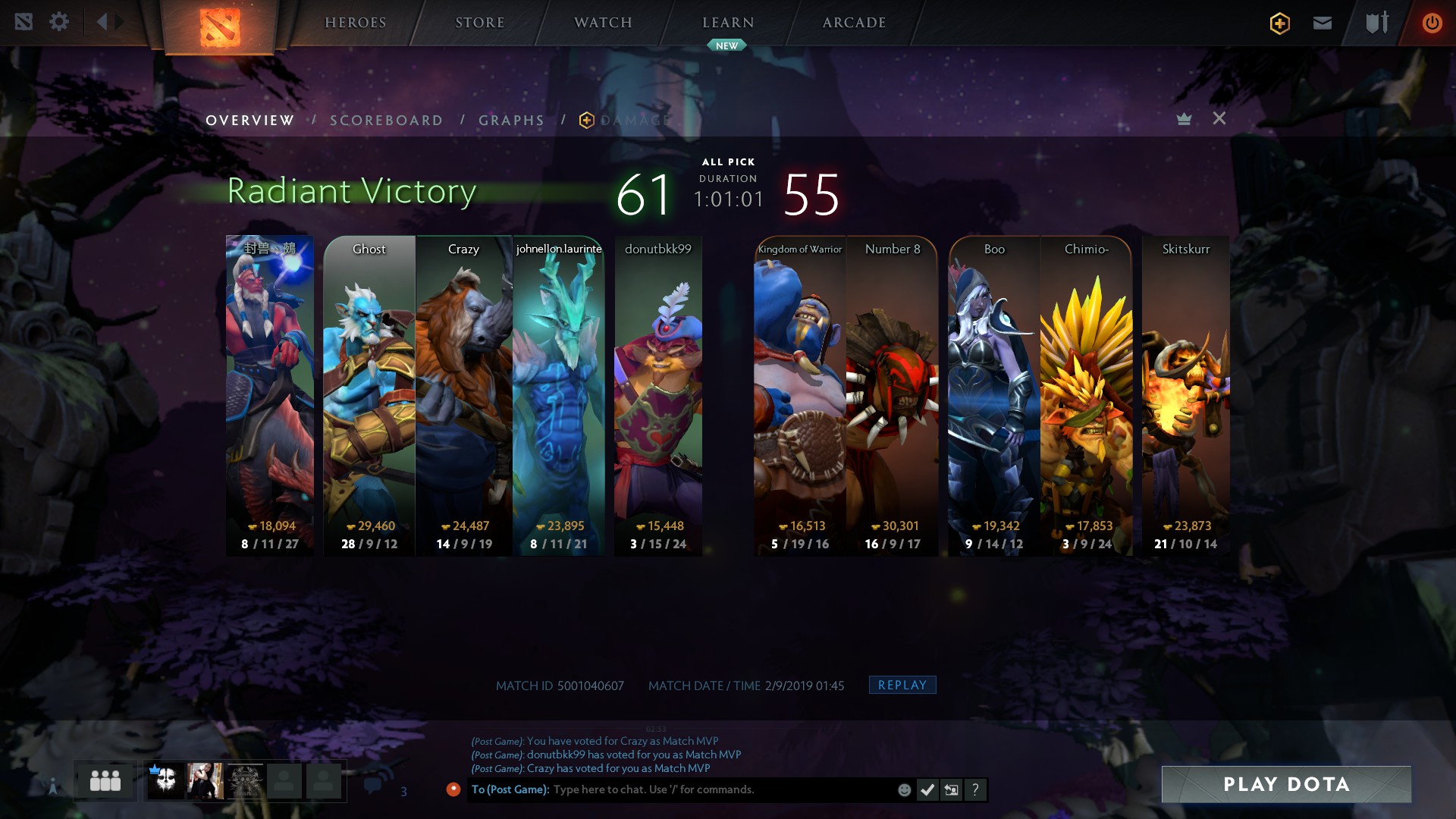Screen dimensions: 1456x819
Task: Switch to the Scoreboard tab
Action: 386,121
